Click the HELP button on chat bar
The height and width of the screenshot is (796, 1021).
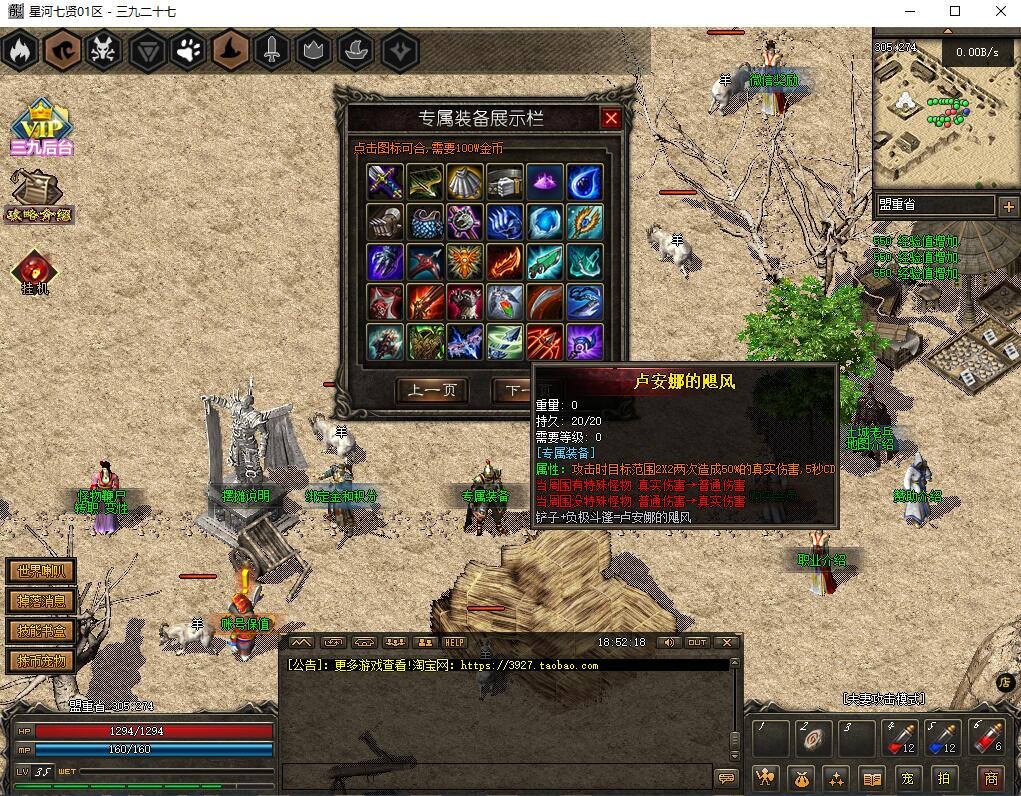tap(455, 642)
